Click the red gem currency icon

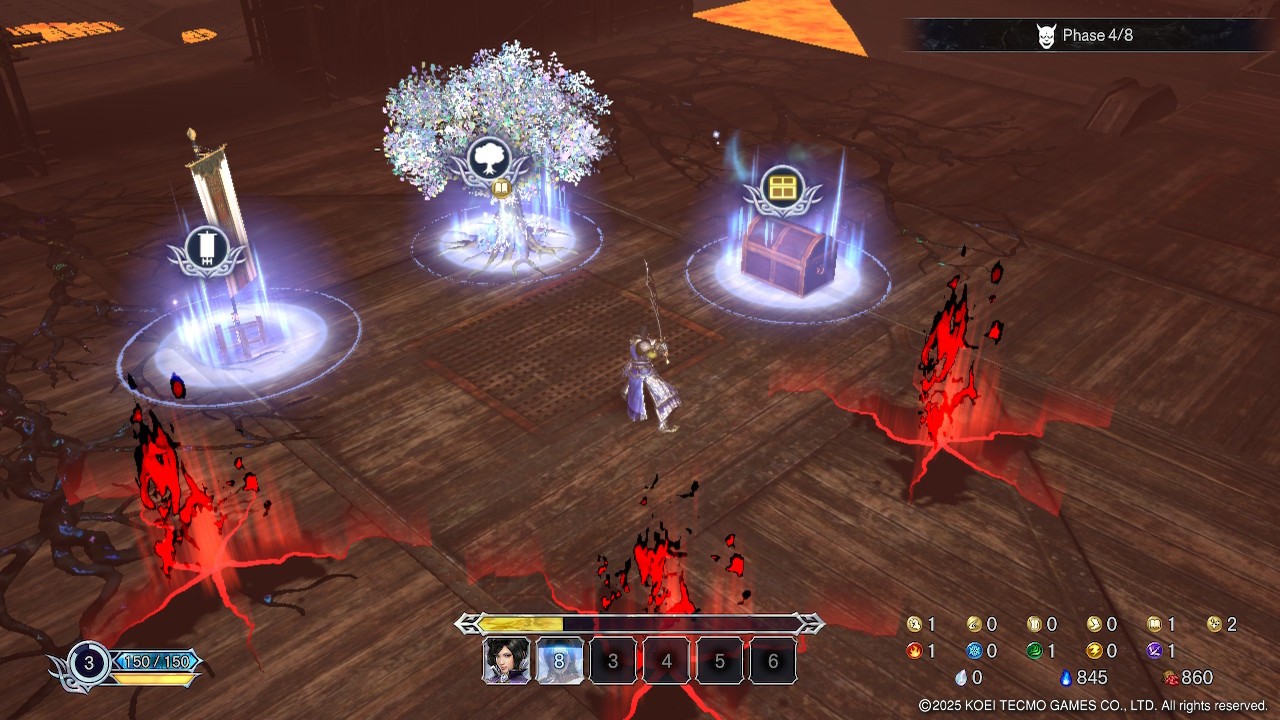(x=1171, y=678)
